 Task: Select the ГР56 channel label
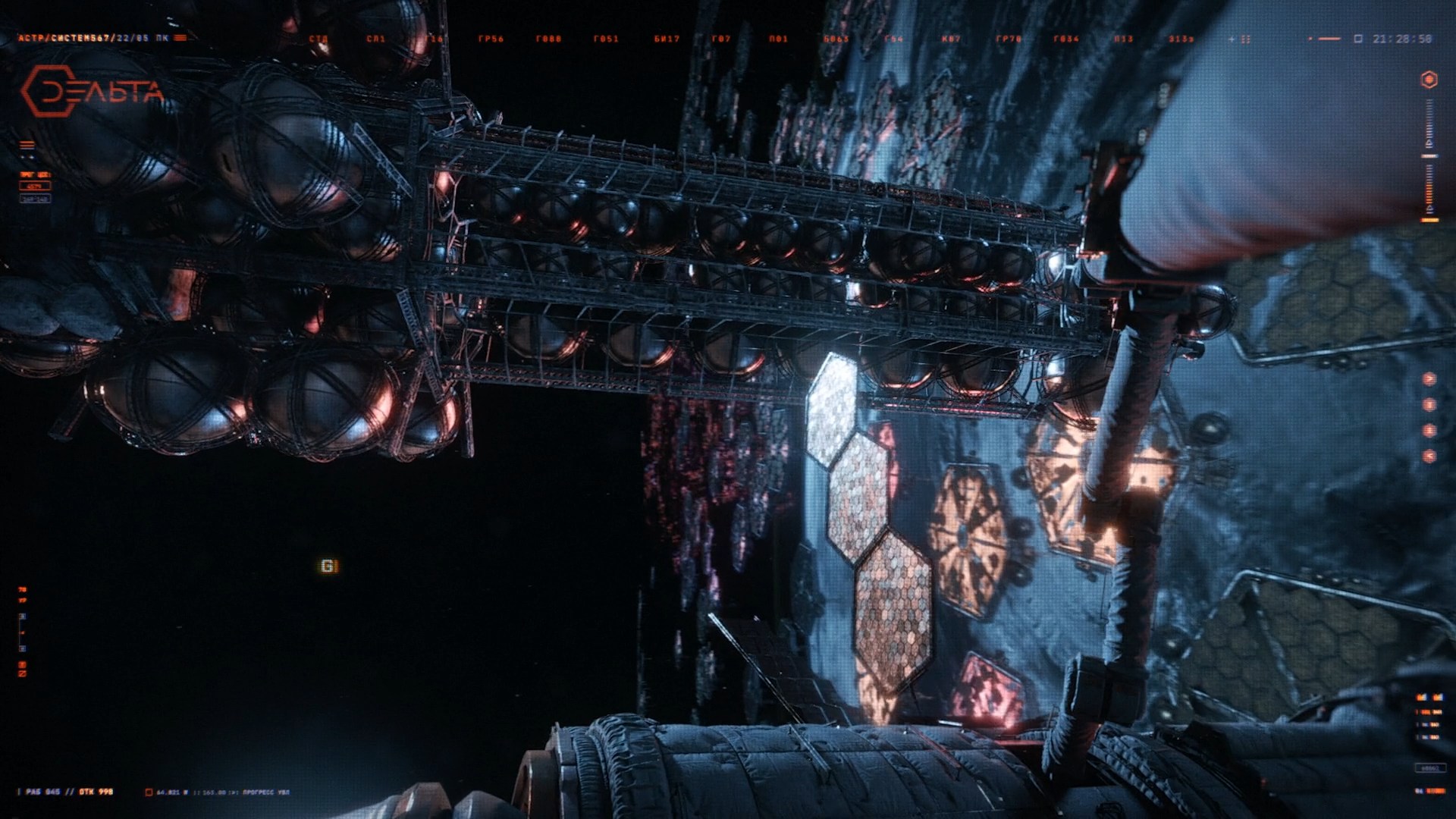(x=491, y=39)
